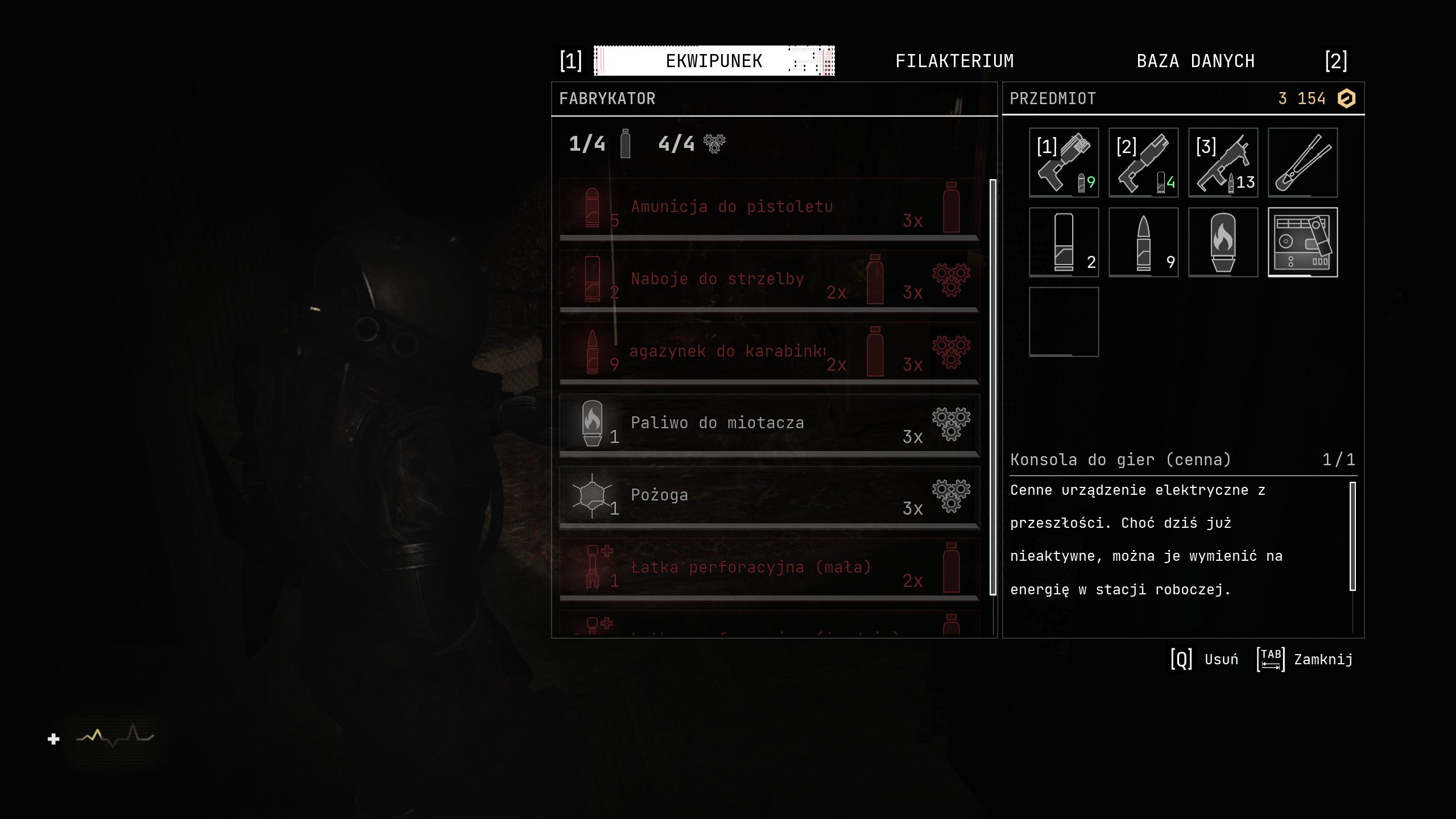Select the pistol in weapon slot 1
Screen dimensions: 1456x819
point(1064,163)
